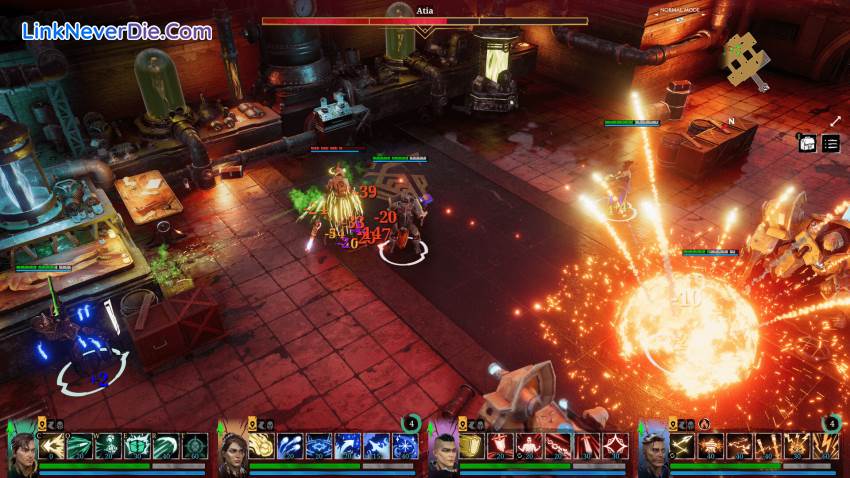
Task: Open the minimap of the dungeon layout
Action: coord(746,58)
